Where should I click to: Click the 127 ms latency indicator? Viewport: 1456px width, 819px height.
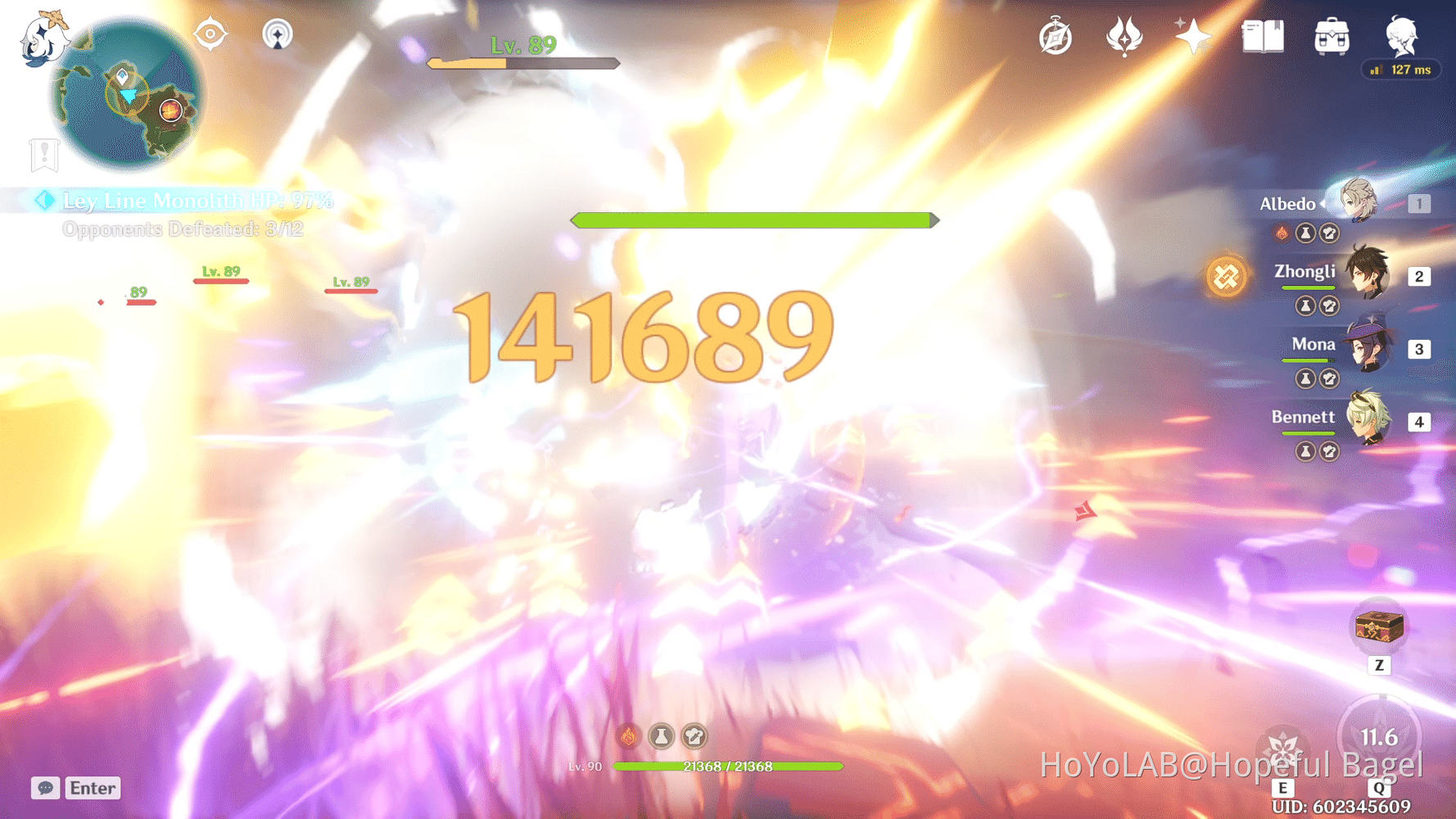tap(1400, 70)
